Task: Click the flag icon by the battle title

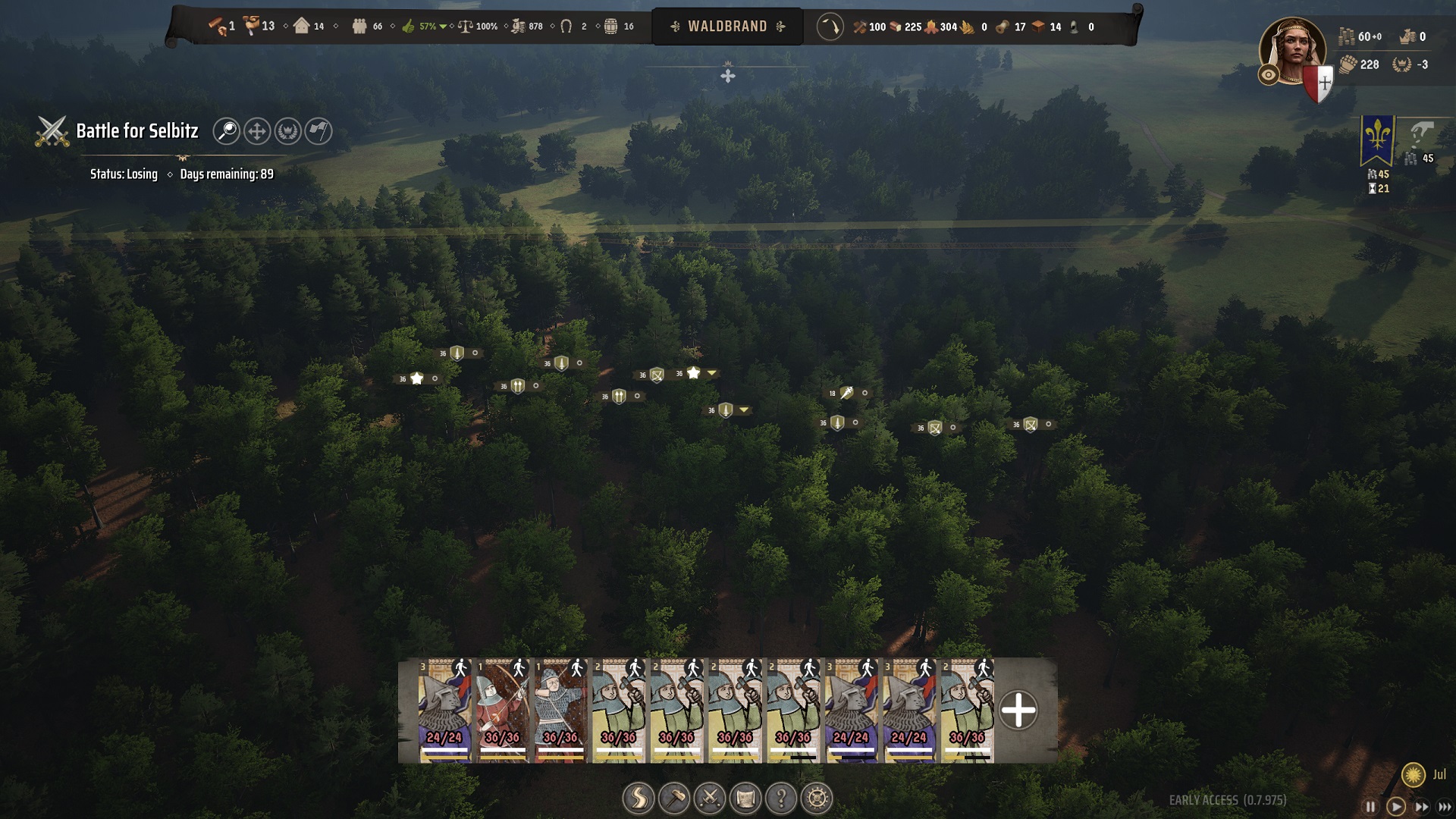Action: 318,131
